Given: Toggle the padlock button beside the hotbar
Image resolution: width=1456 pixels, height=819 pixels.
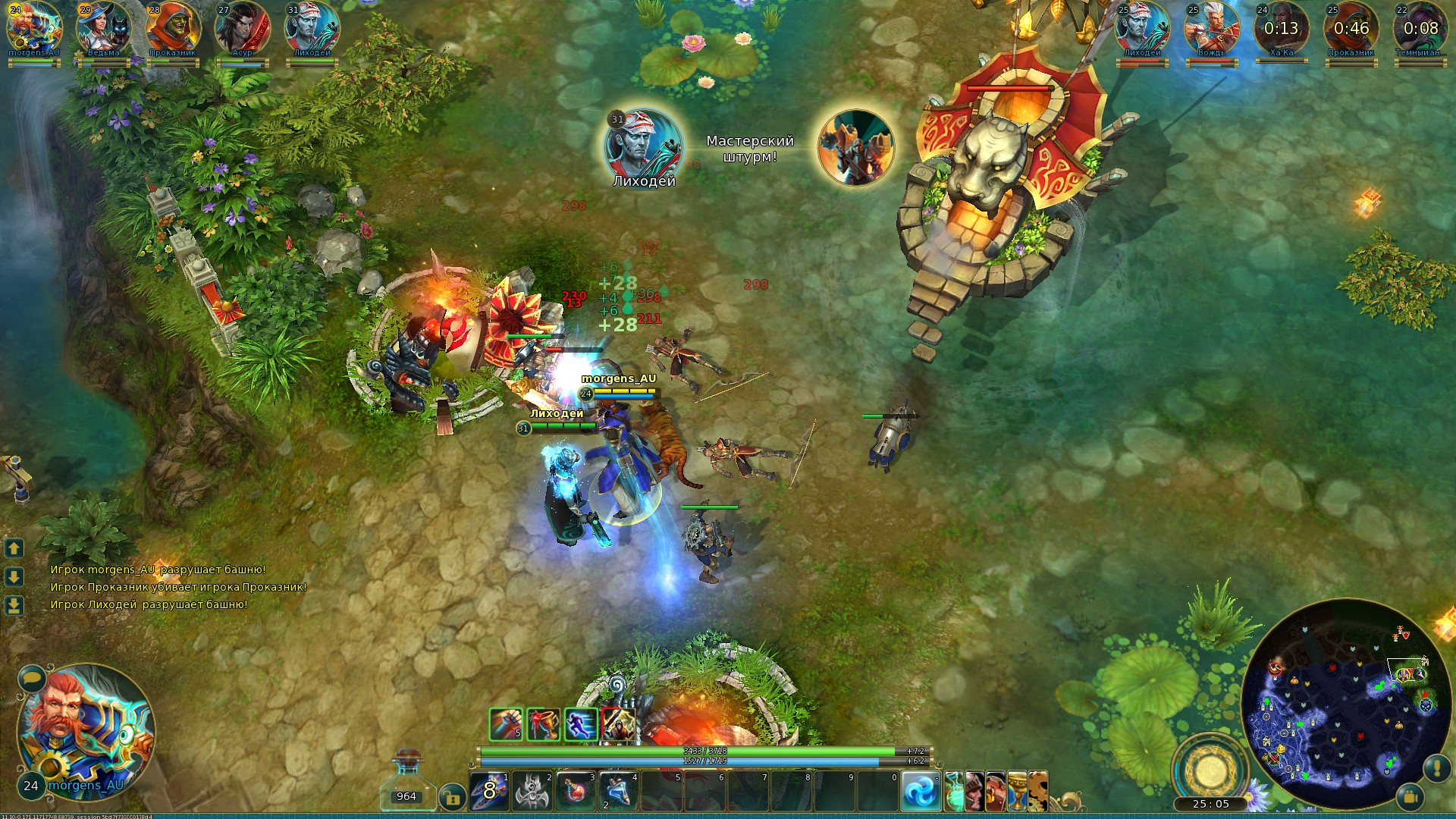Looking at the screenshot, I should click(x=452, y=797).
